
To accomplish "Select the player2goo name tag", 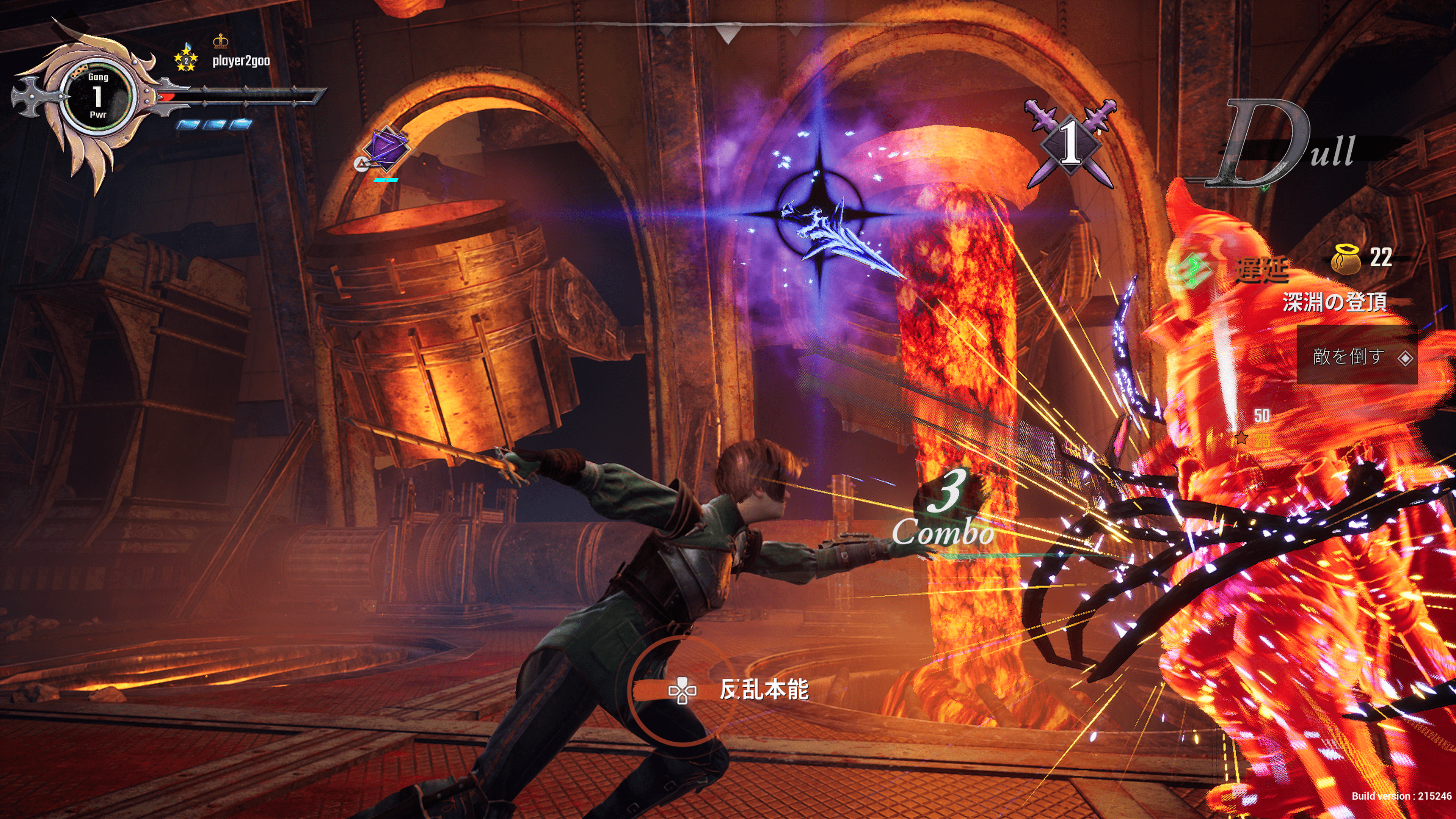I will click(241, 61).
